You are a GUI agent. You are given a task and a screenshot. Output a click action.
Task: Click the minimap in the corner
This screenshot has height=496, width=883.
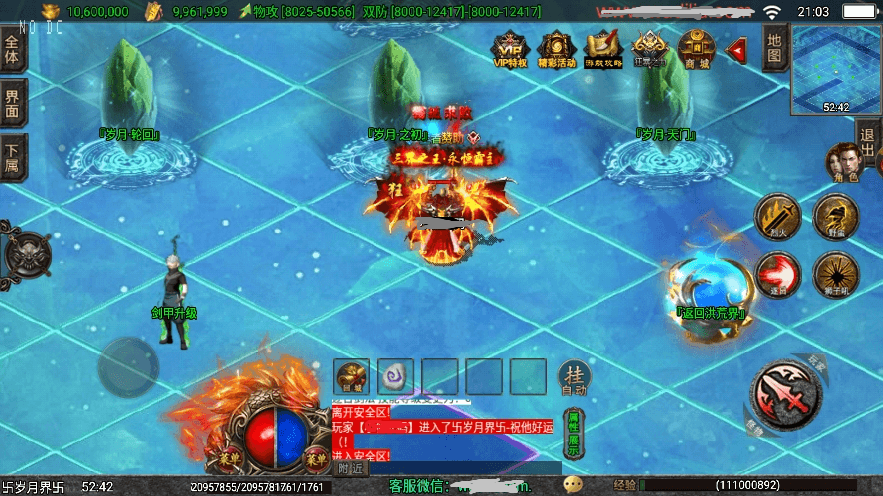point(835,70)
